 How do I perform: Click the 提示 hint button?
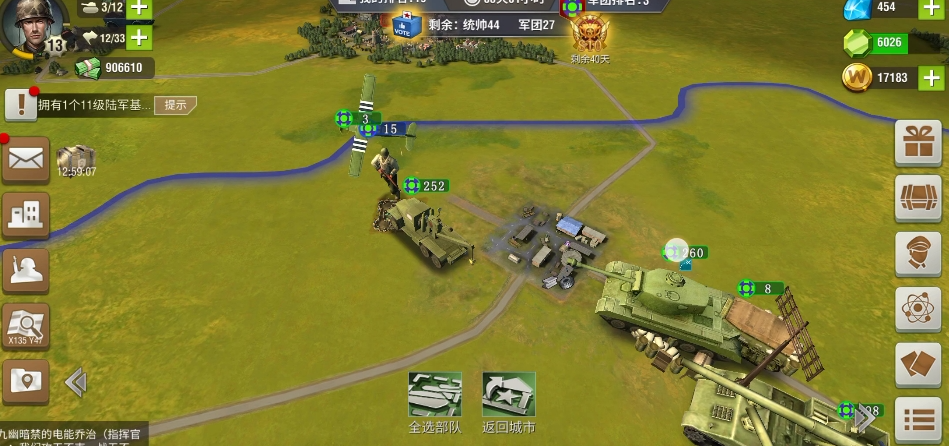click(174, 105)
